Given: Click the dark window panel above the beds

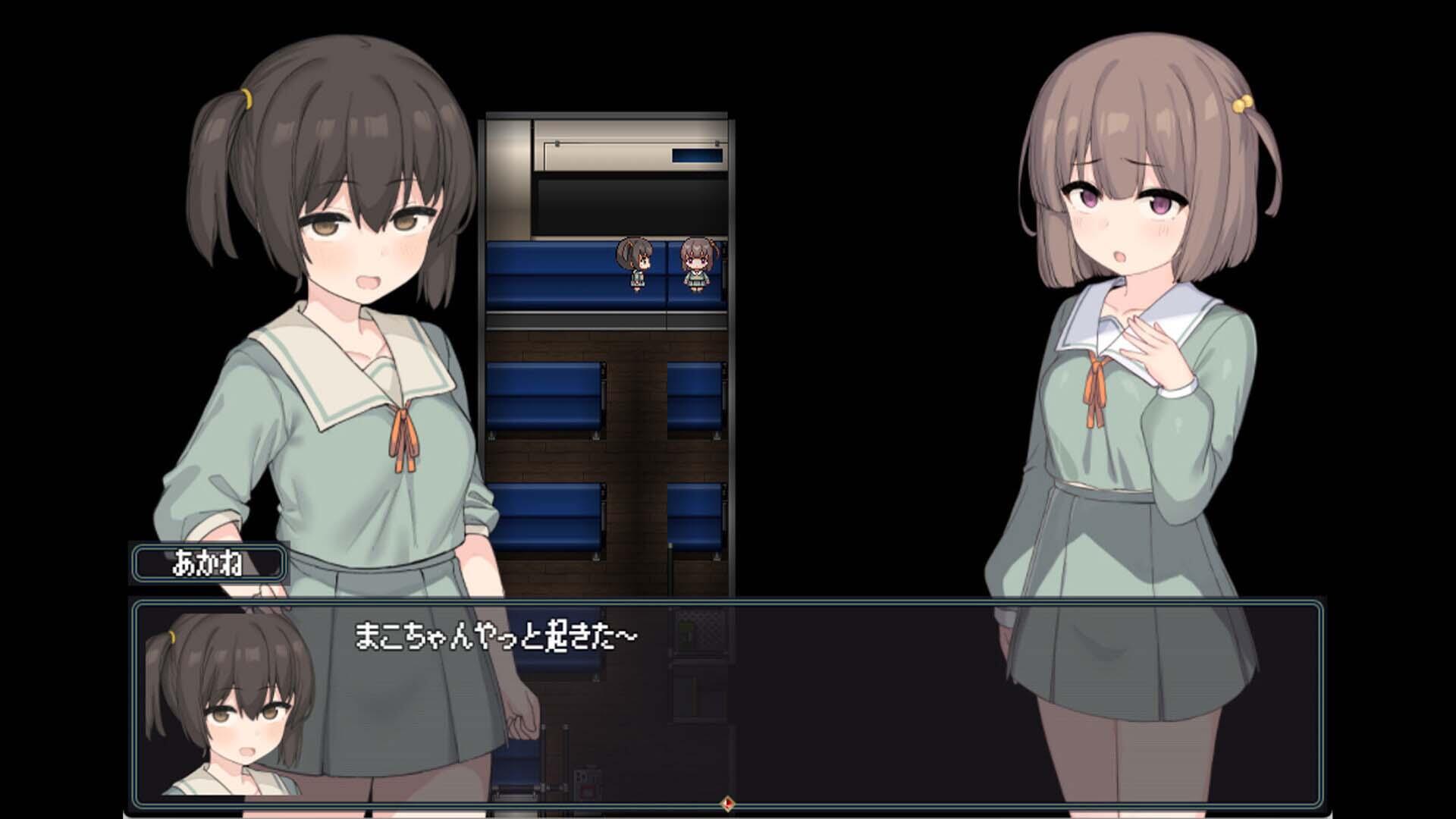Looking at the screenshot, I should coord(633,205).
